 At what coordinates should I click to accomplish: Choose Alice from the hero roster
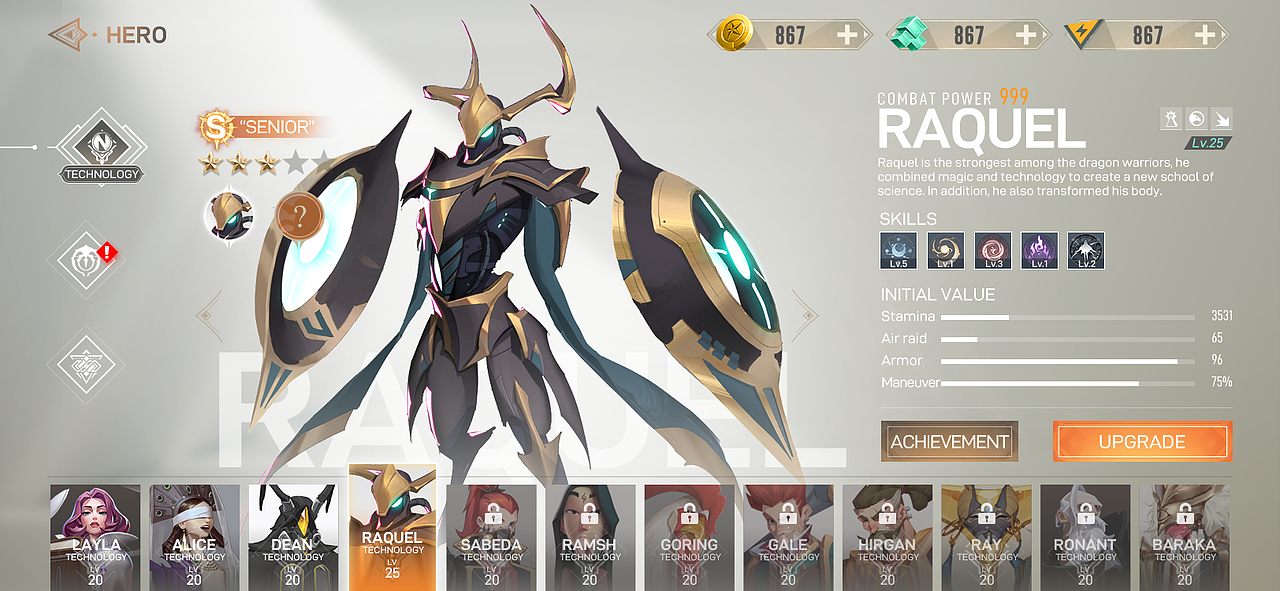pos(194,537)
